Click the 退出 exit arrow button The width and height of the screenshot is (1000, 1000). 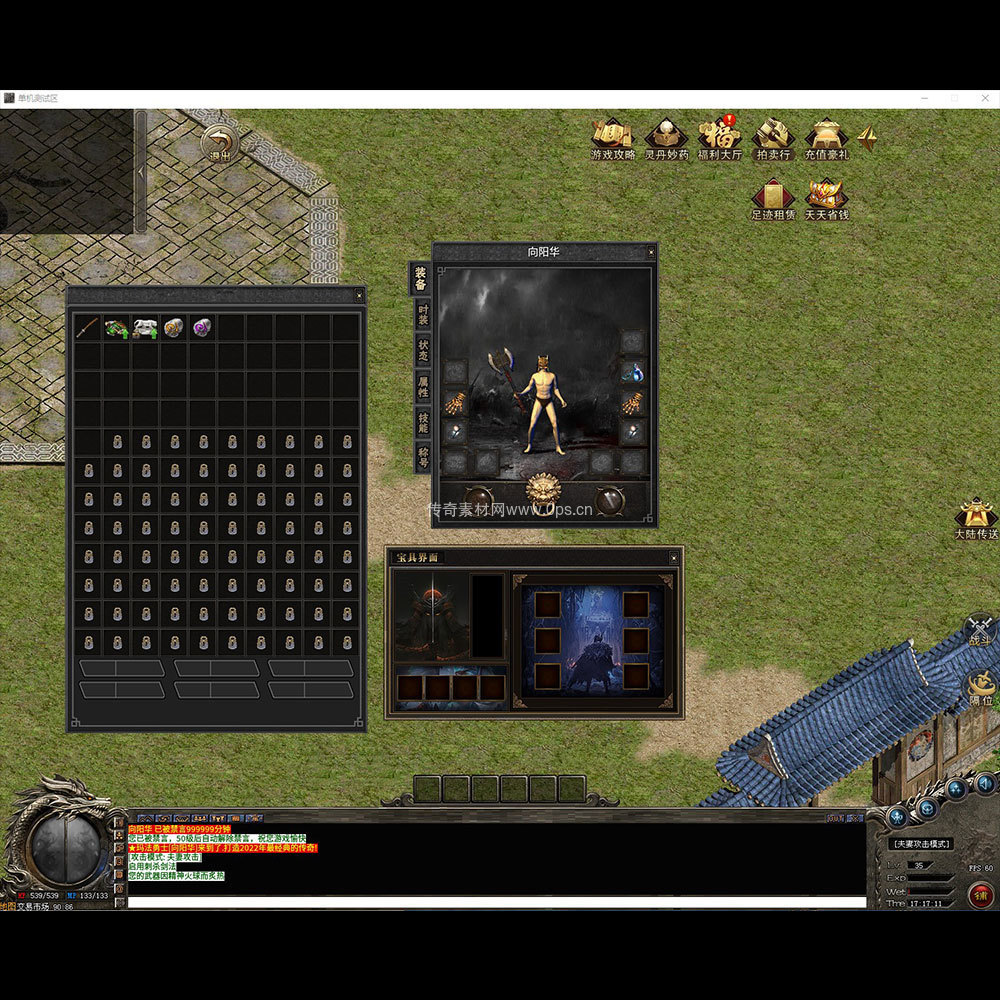click(x=219, y=142)
